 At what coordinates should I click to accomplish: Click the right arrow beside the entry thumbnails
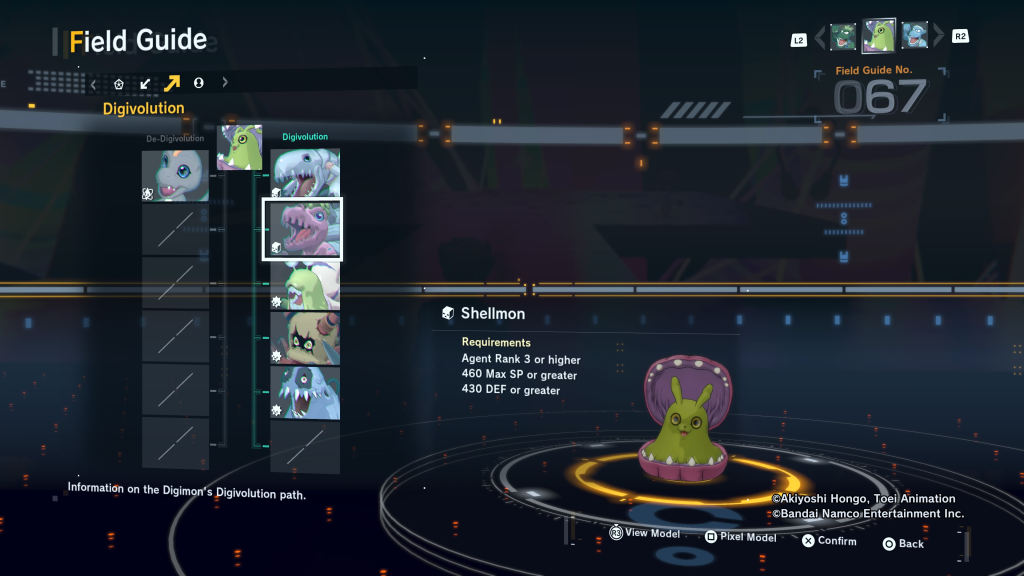tap(938, 38)
